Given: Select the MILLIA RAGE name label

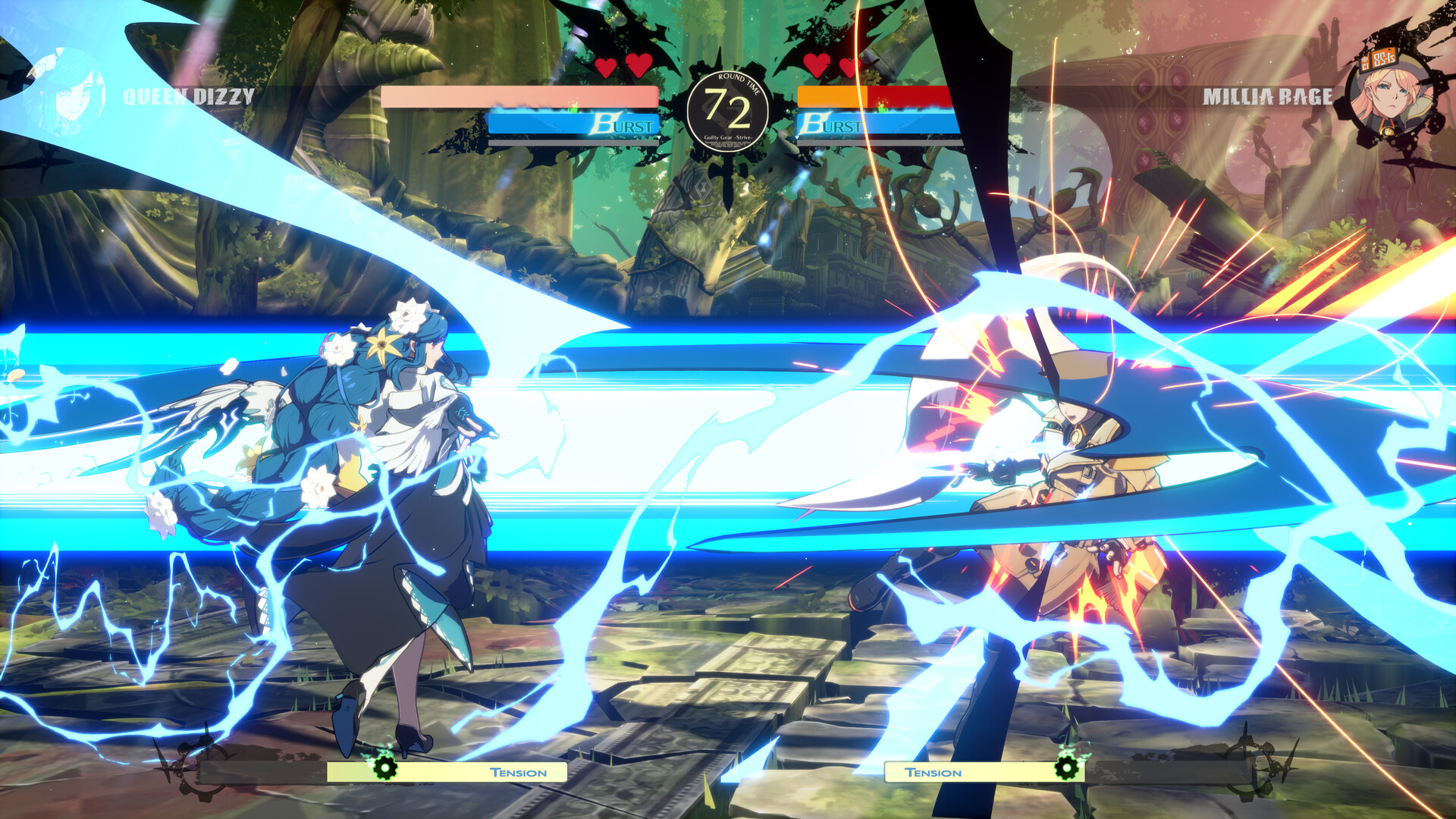Looking at the screenshot, I should click(x=1269, y=97).
